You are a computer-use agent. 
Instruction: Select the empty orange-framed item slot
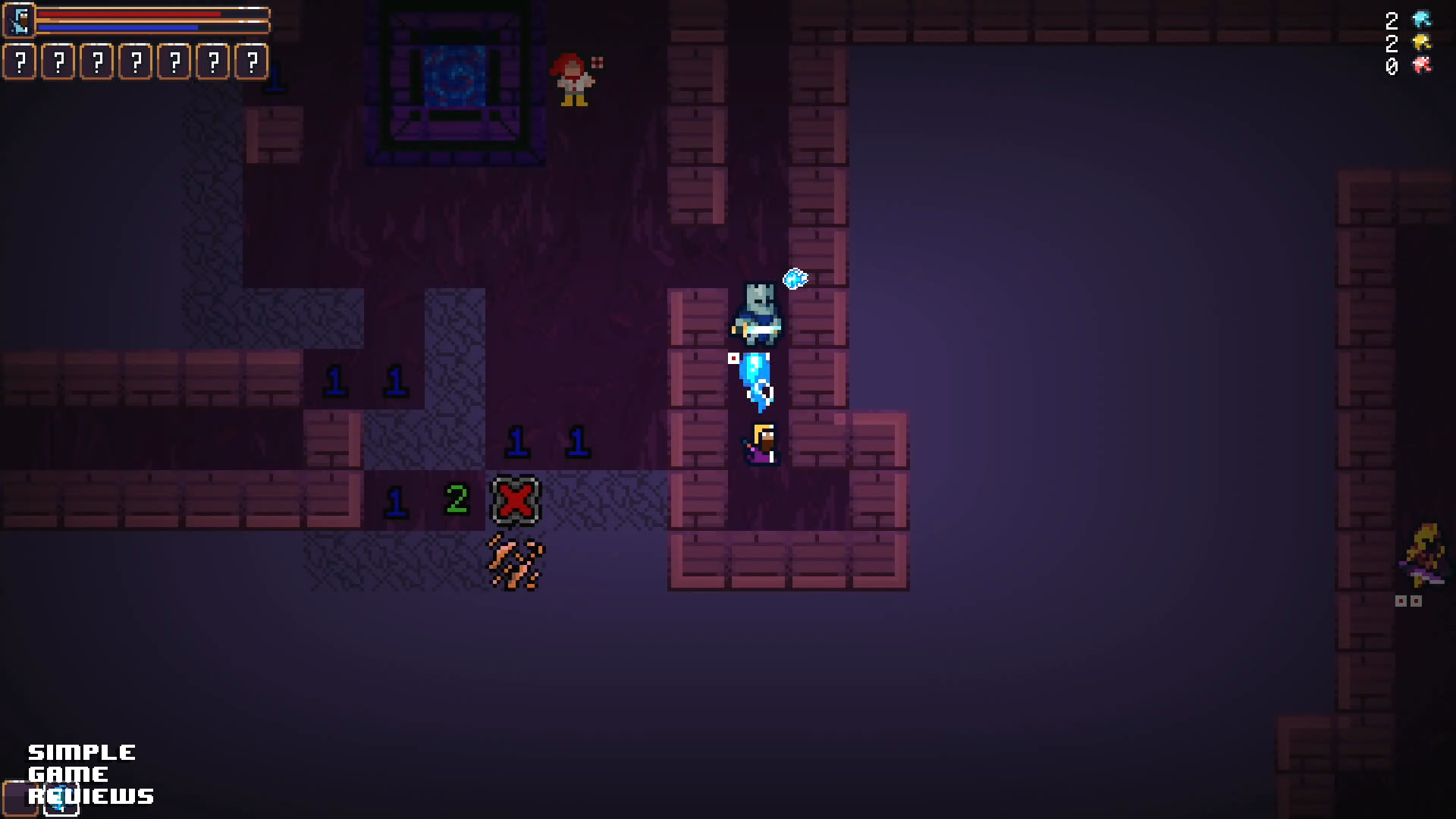pos(19,799)
